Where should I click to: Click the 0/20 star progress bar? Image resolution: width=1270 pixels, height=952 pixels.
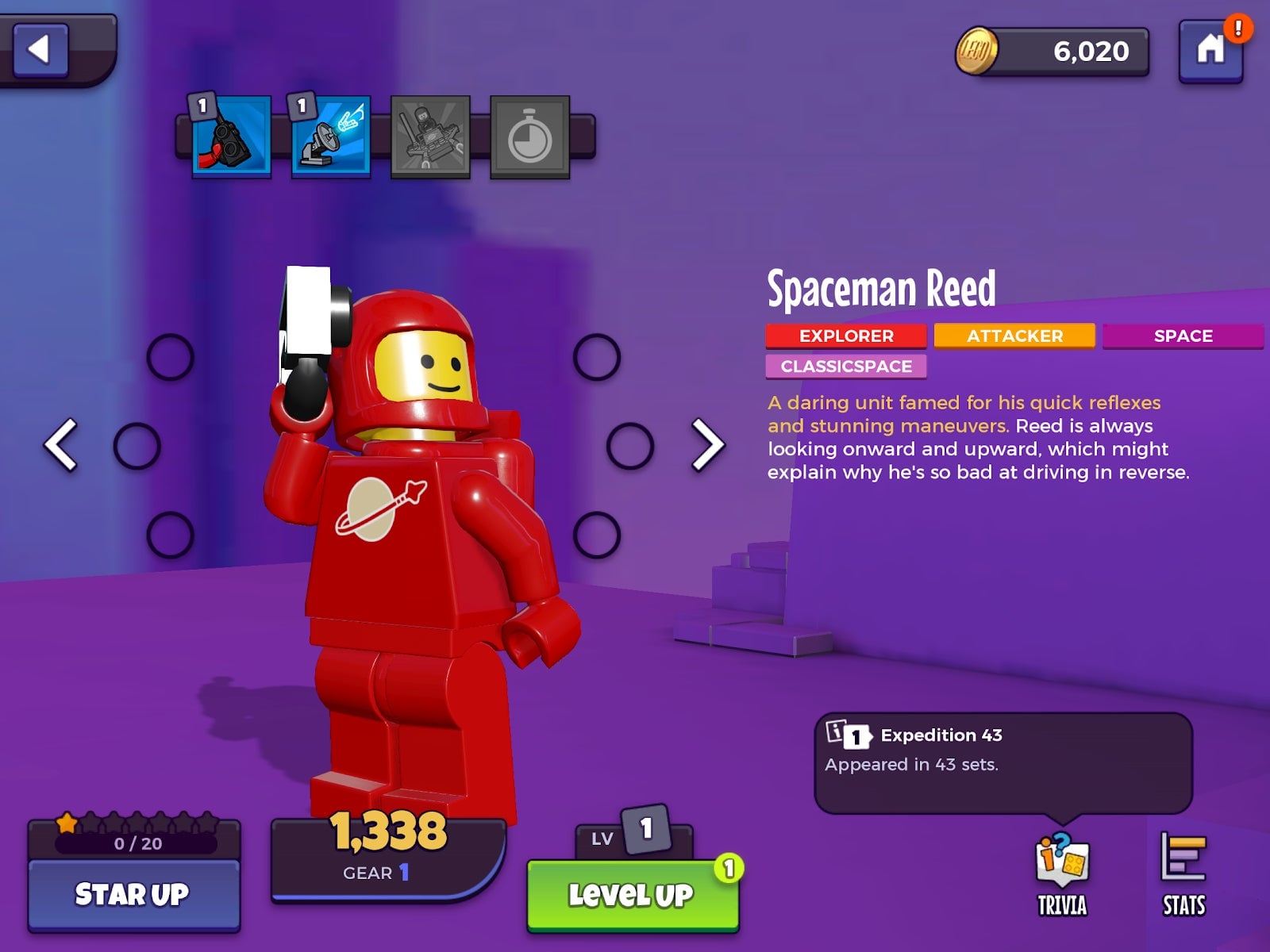pyautogui.click(x=133, y=844)
